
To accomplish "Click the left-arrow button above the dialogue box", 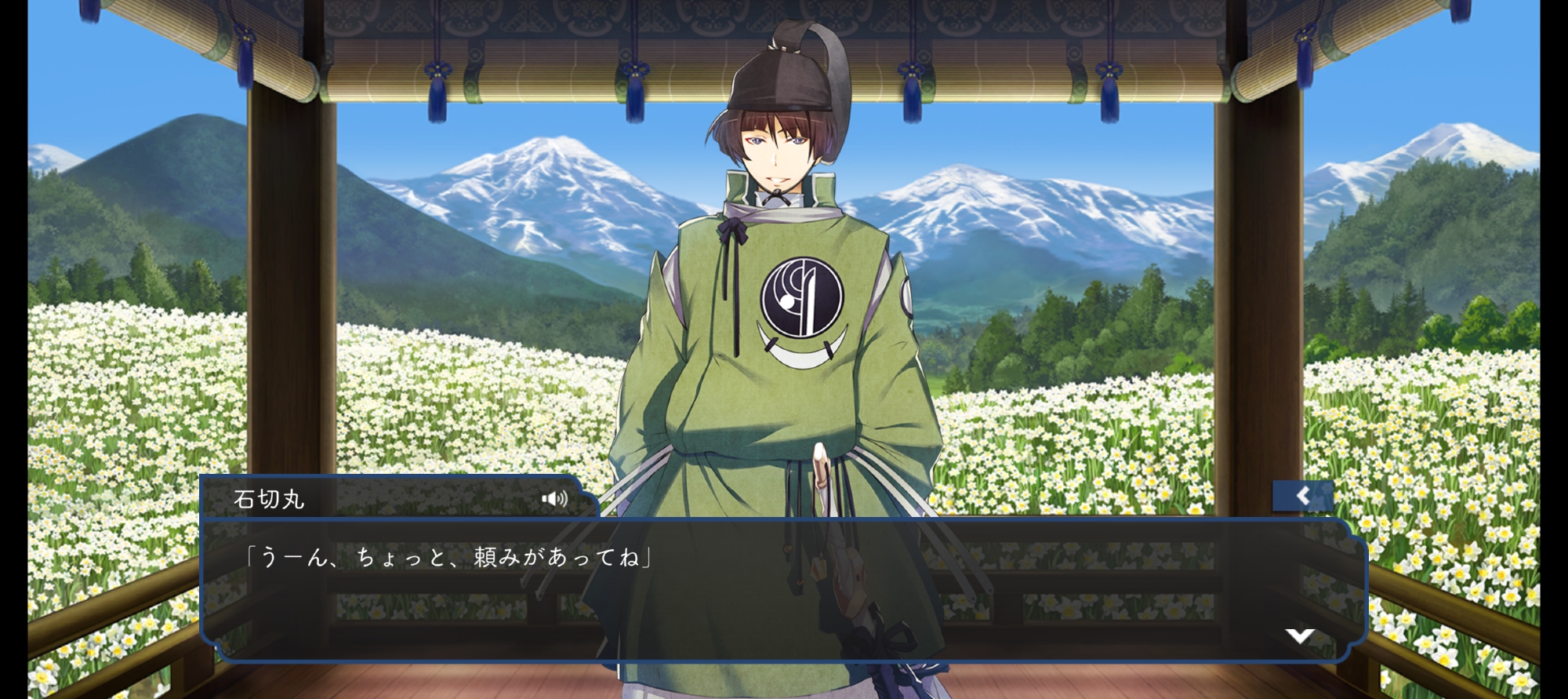I will point(1302,496).
